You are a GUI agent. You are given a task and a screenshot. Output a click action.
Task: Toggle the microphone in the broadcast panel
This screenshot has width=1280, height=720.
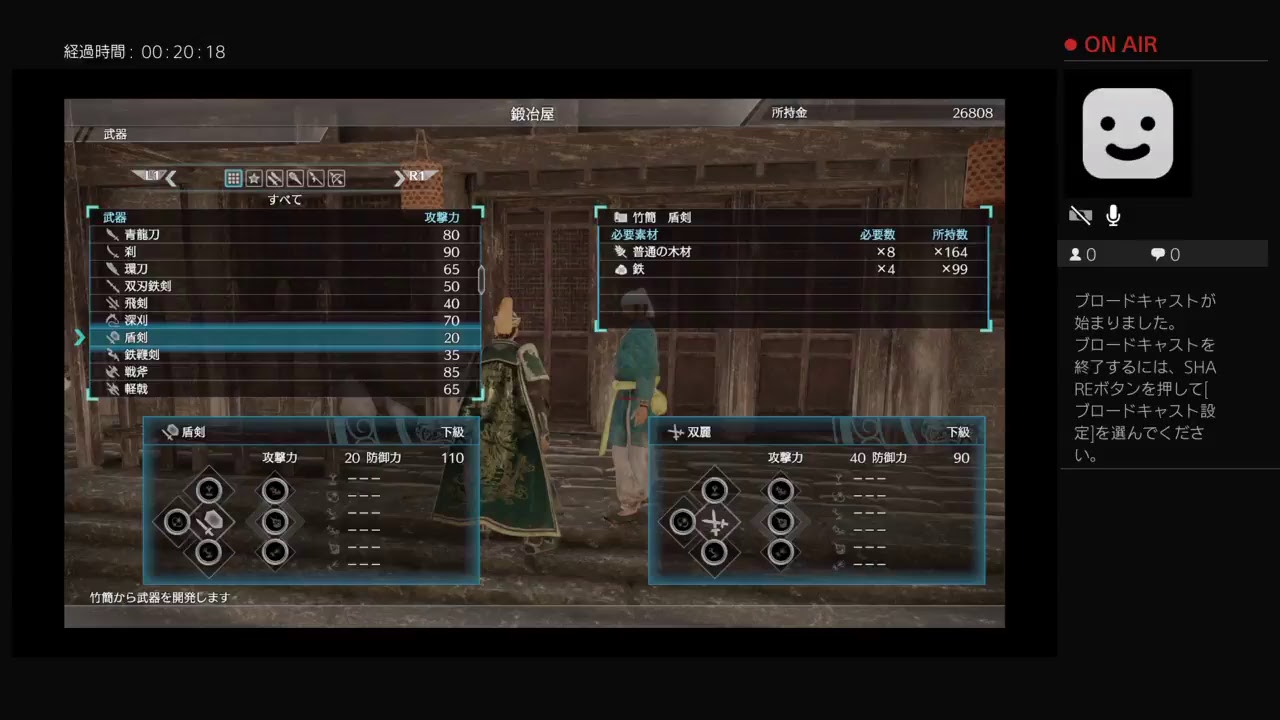pos(1112,215)
